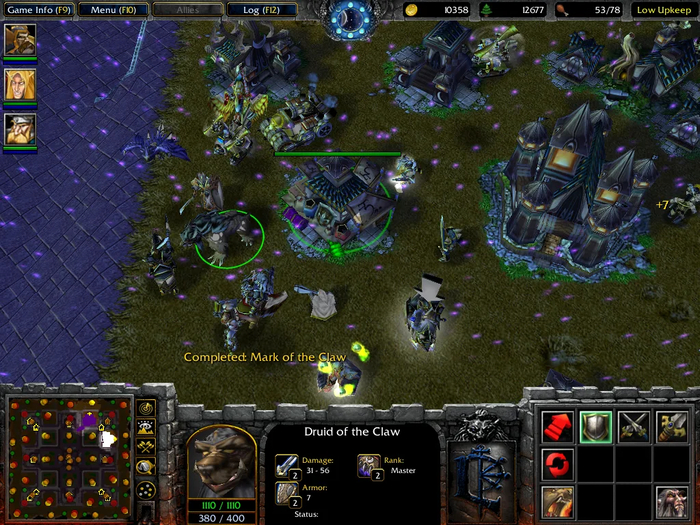The width and height of the screenshot is (700, 525).
Task: Click the magnifier minimap button
Action: coord(147,466)
